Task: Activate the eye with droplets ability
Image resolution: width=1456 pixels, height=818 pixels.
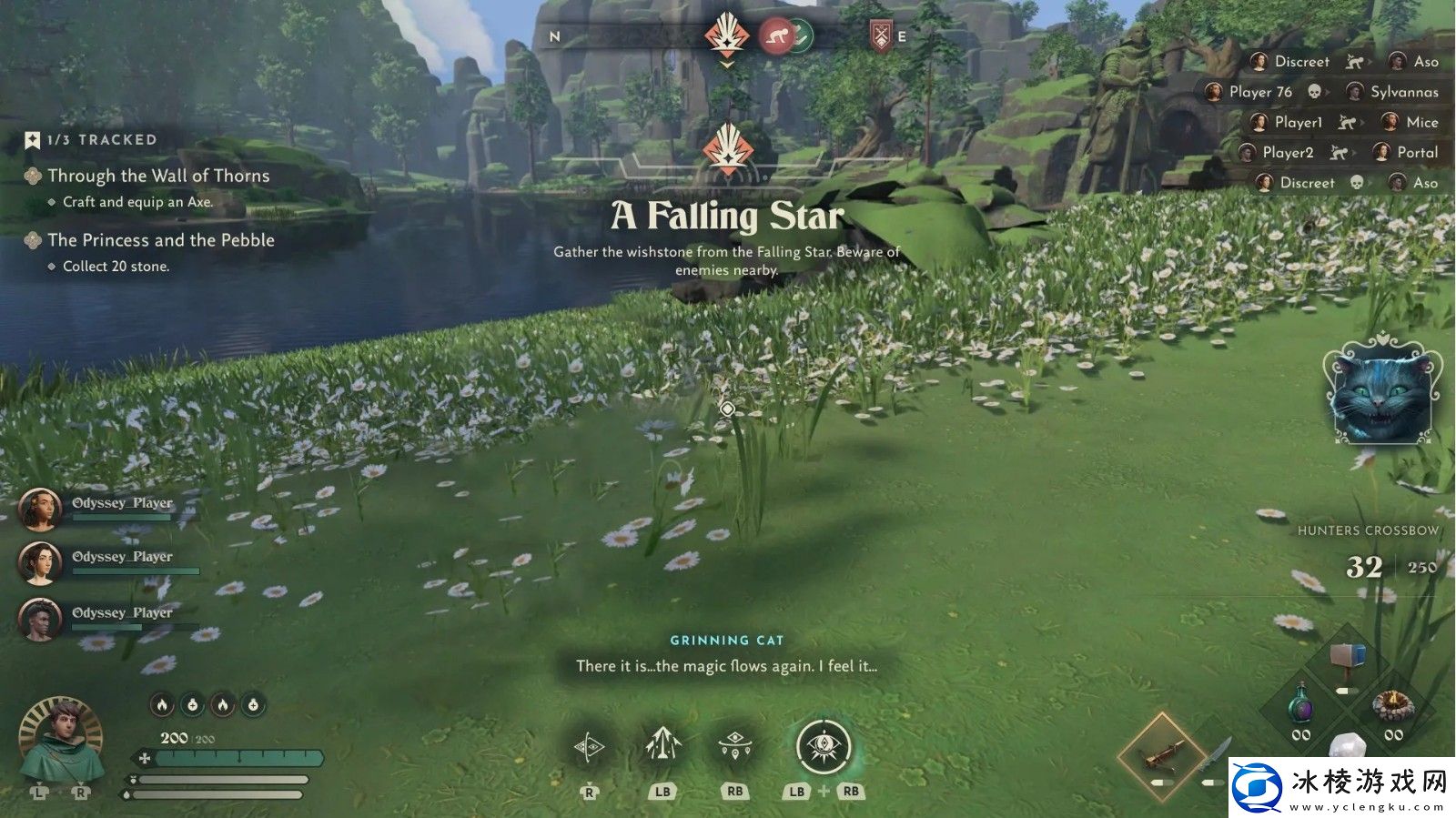Action: click(734, 746)
